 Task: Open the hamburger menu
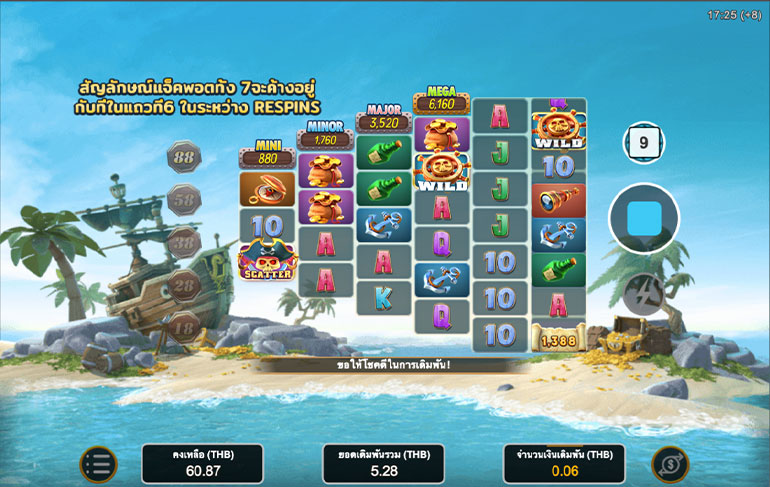pos(98,464)
